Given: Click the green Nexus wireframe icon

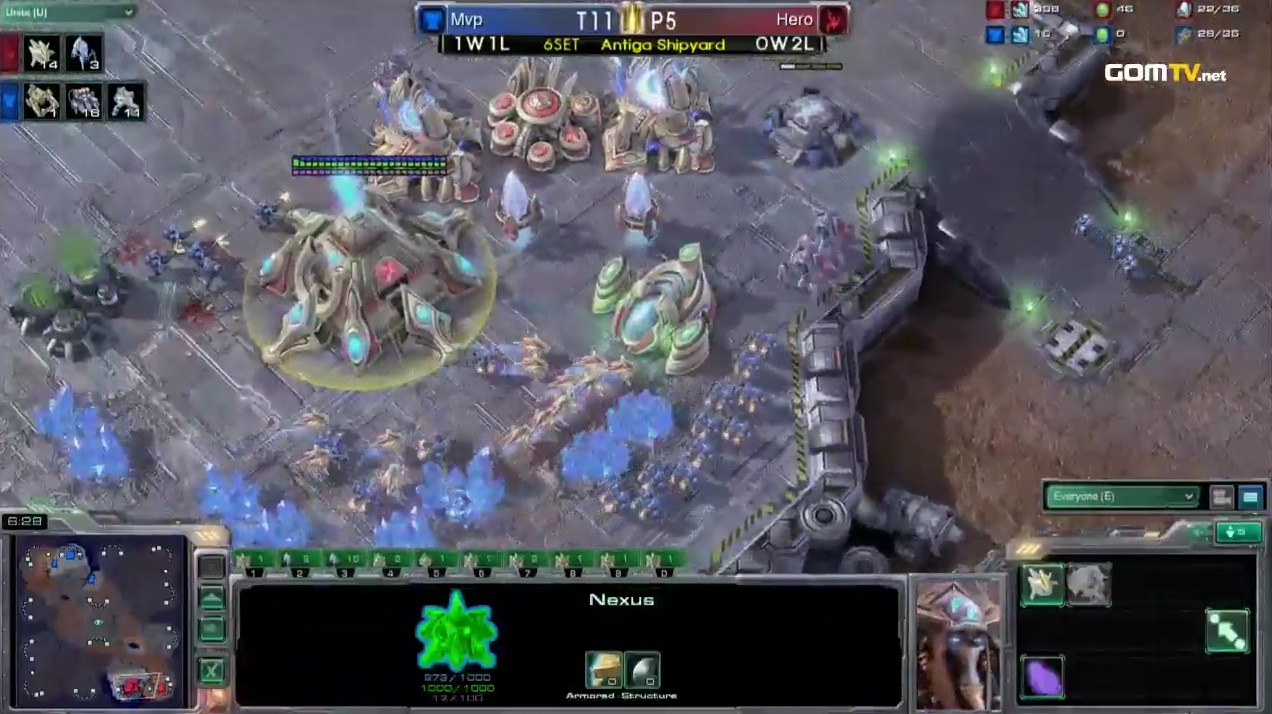Looking at the screenshot, I should click(456, 630).
